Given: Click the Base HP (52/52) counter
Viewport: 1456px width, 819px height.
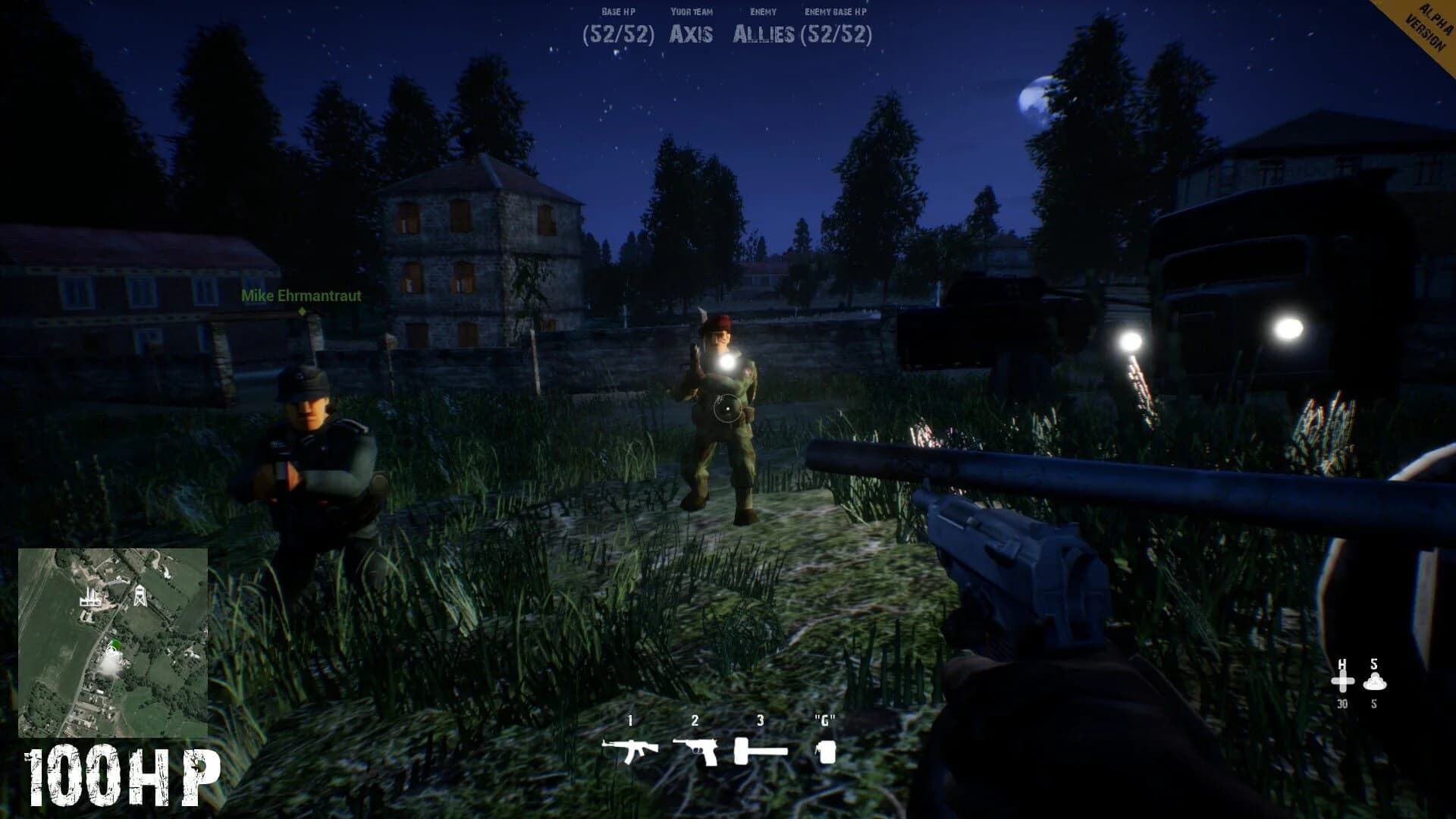Looking at the screenshot, I should (x=616, y=33).
